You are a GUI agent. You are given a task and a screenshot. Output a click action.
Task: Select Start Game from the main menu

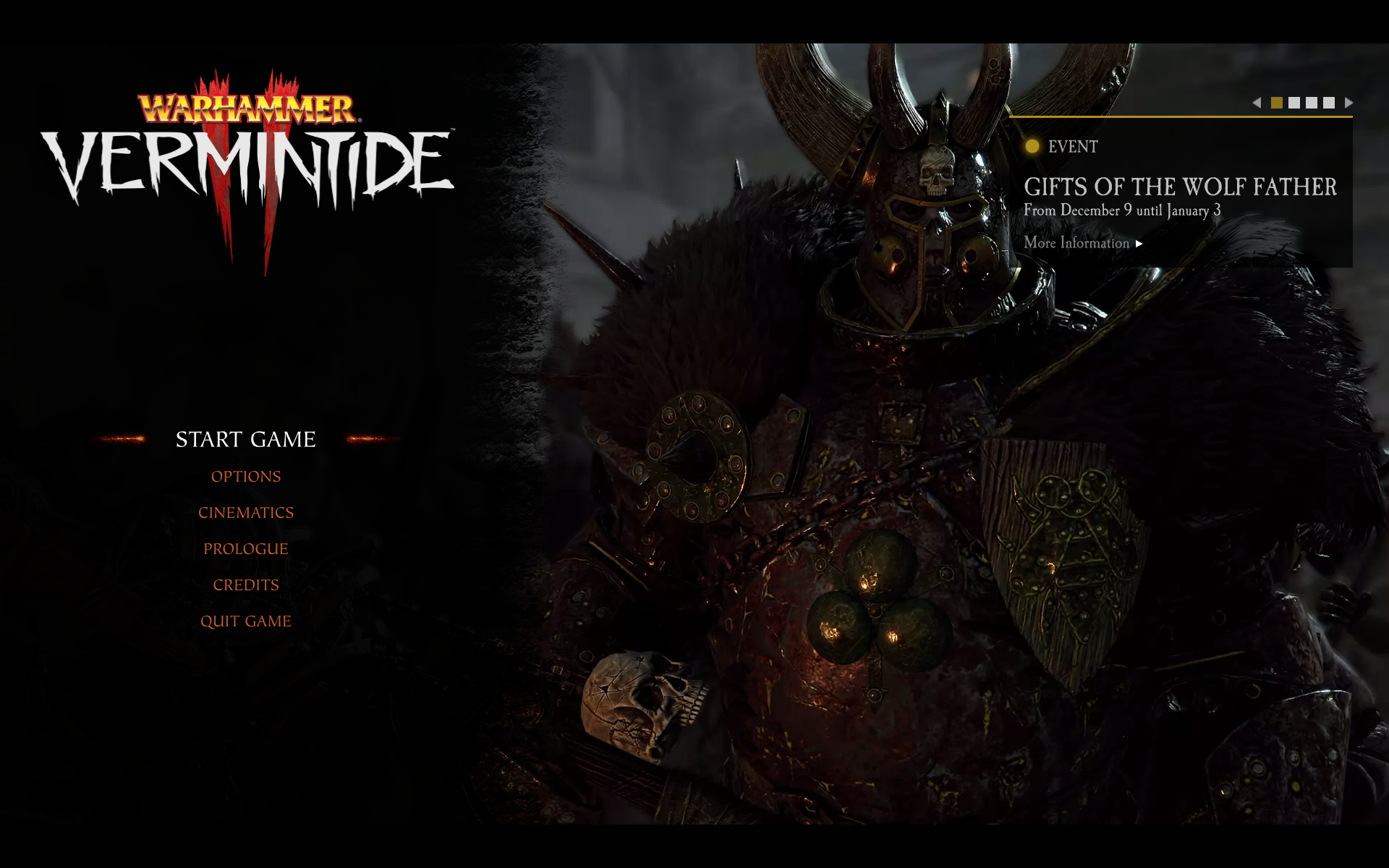245,439
